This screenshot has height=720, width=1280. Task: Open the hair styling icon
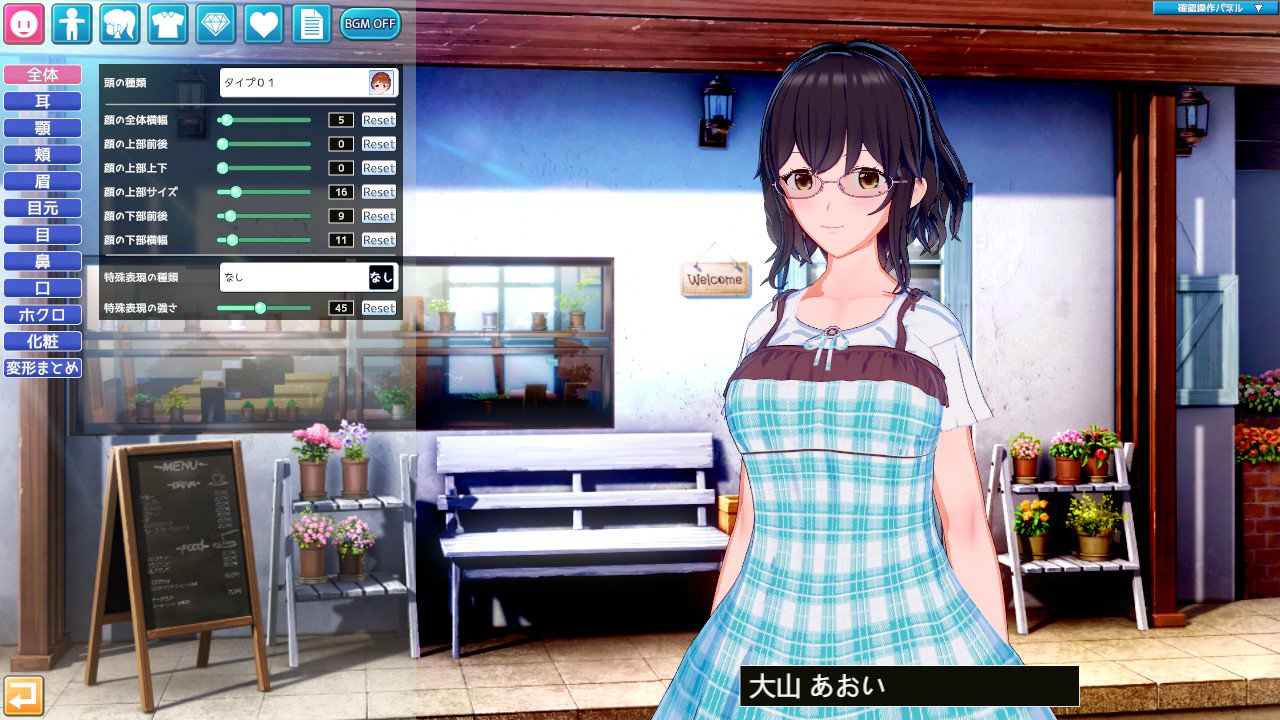tap(118, 22)
